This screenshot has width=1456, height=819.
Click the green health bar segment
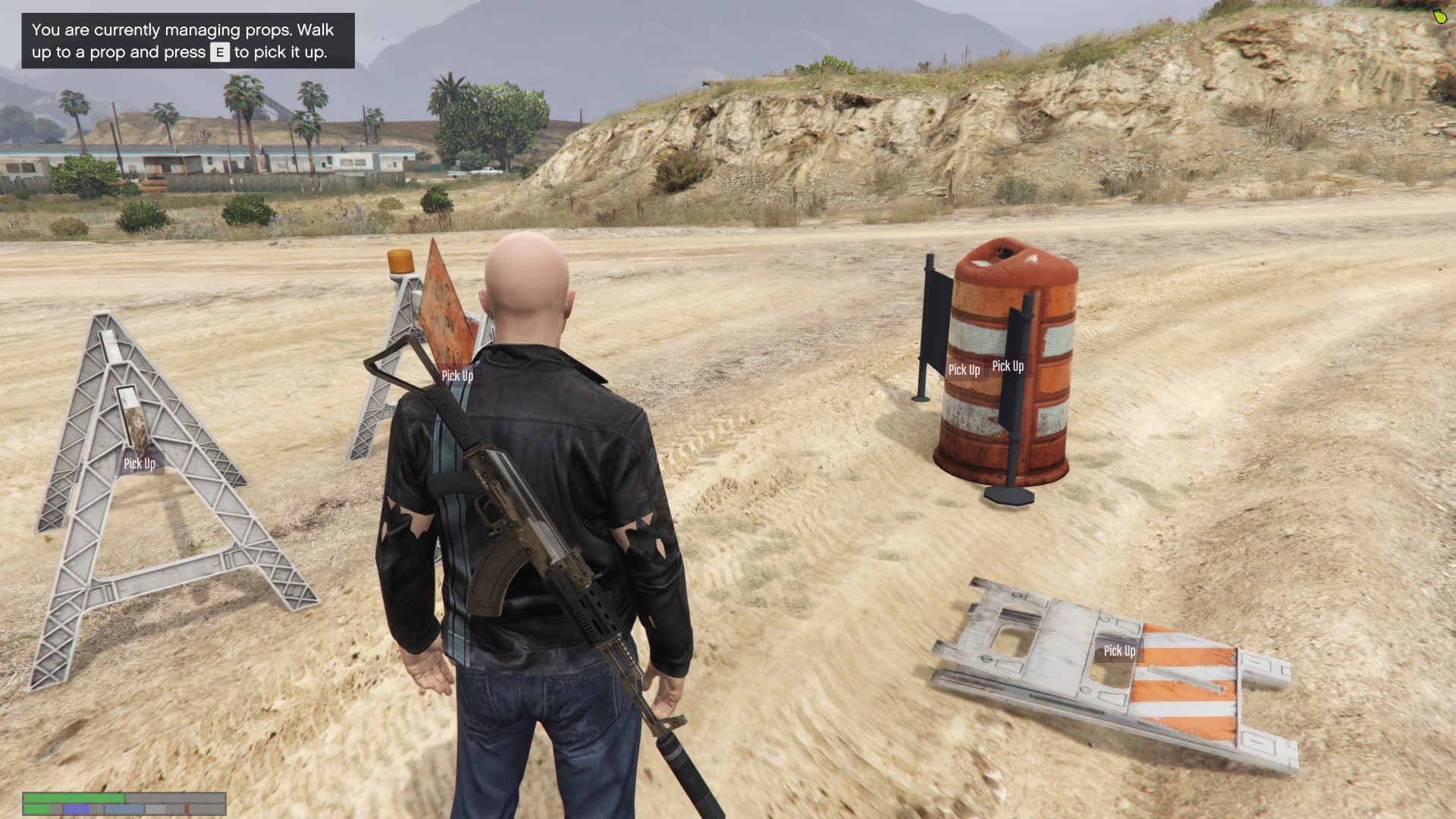click(37, 808)
